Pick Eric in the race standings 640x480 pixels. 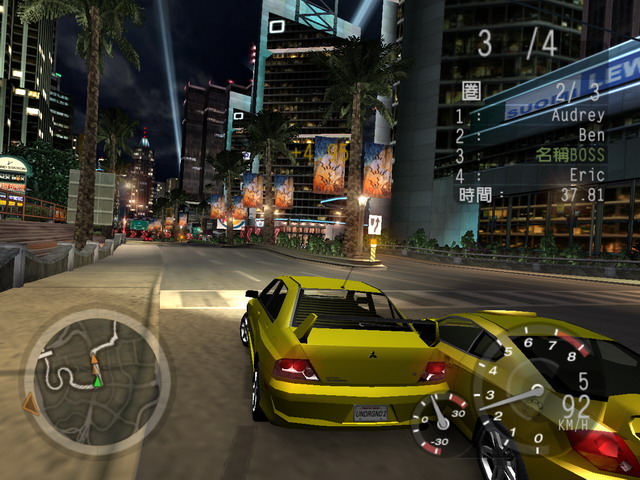point(584,175)
